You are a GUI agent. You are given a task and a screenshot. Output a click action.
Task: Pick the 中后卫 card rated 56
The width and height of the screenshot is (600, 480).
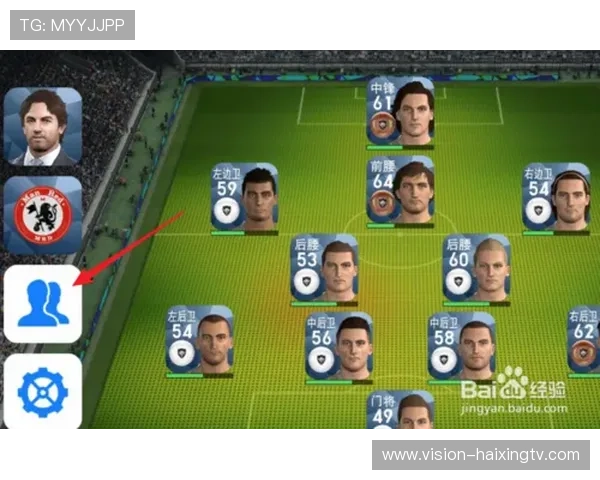339,345
